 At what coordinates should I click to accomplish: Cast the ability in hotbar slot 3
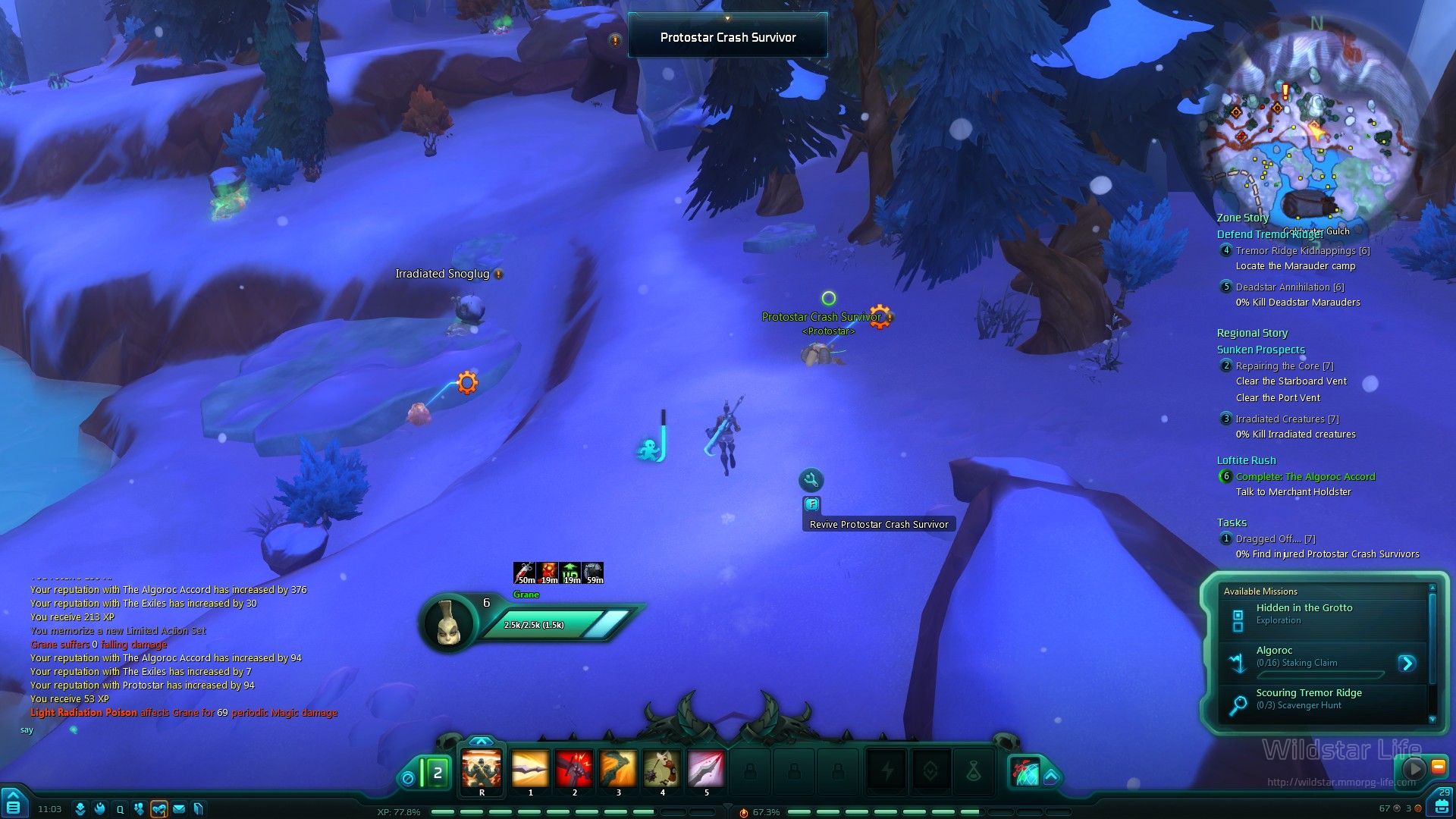618,769
